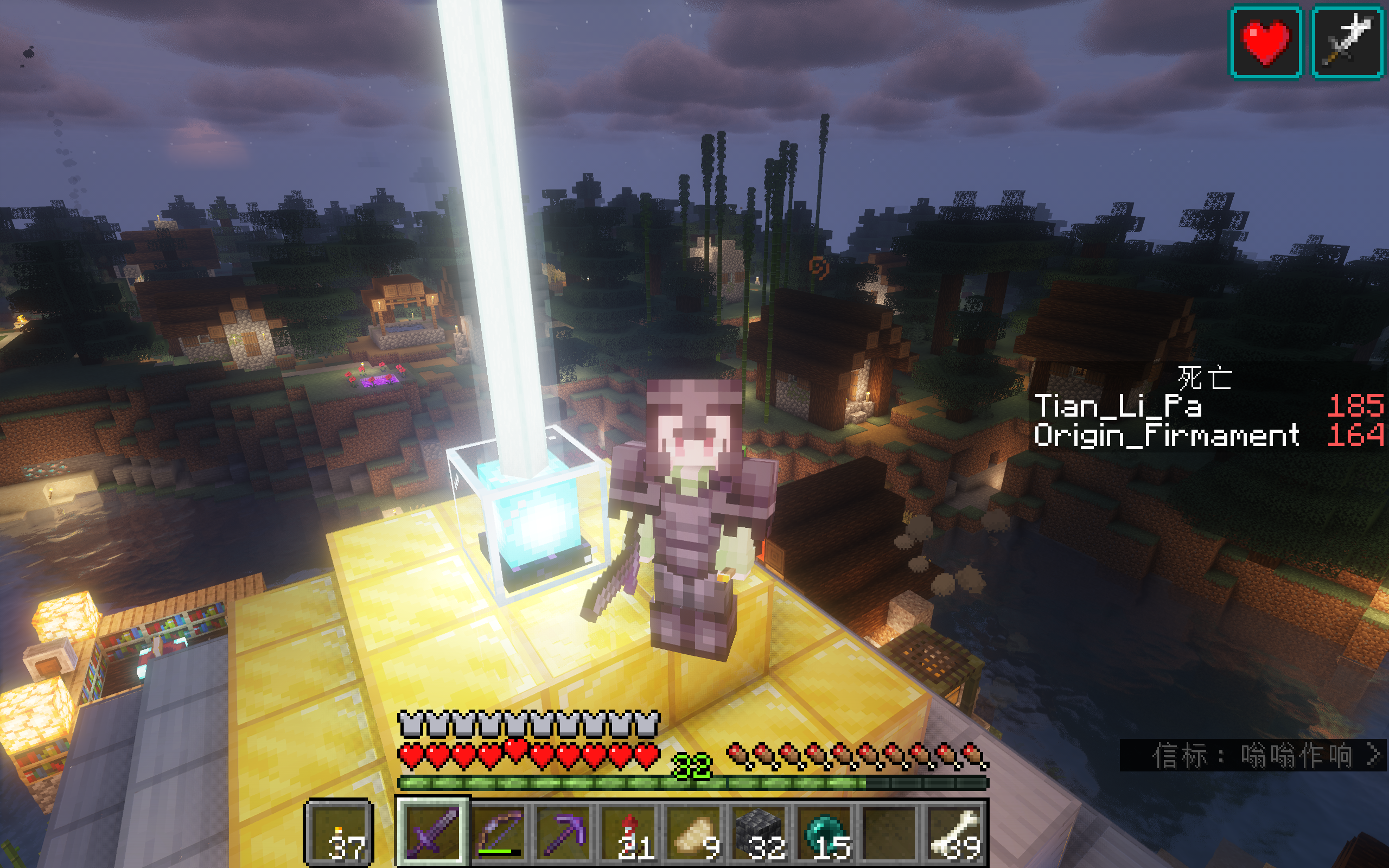Click the sword Strength effect icon
The height and width of the screenshot is (868, 1389).
[1347, 42]
